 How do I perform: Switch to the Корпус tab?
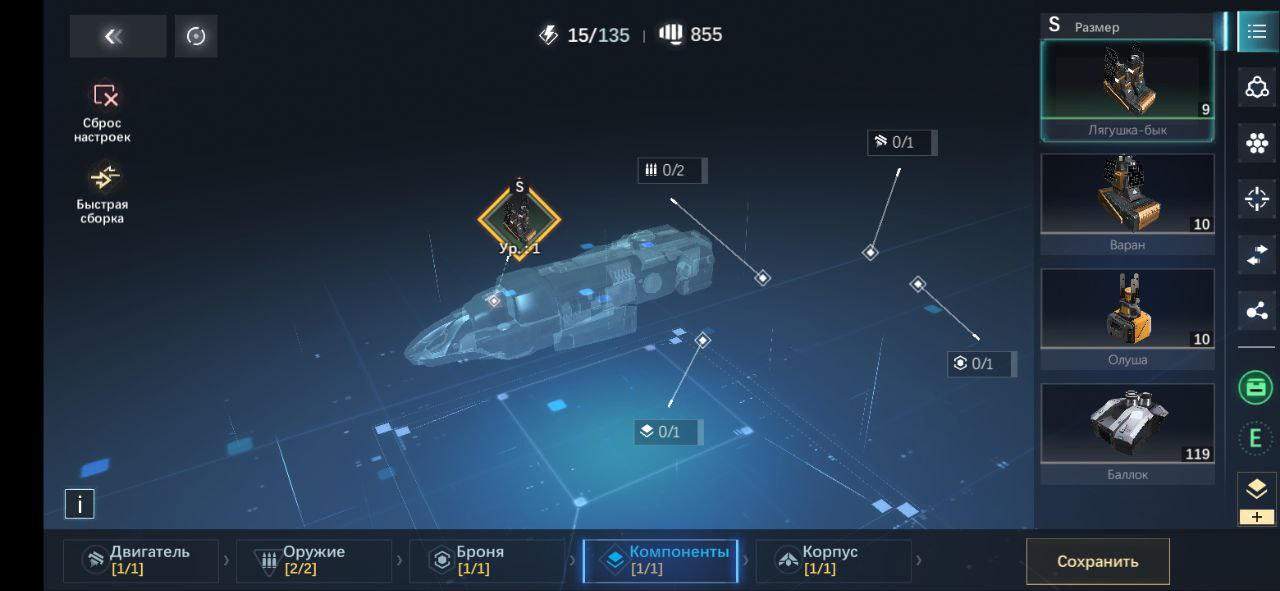click(x=833, y=560)
